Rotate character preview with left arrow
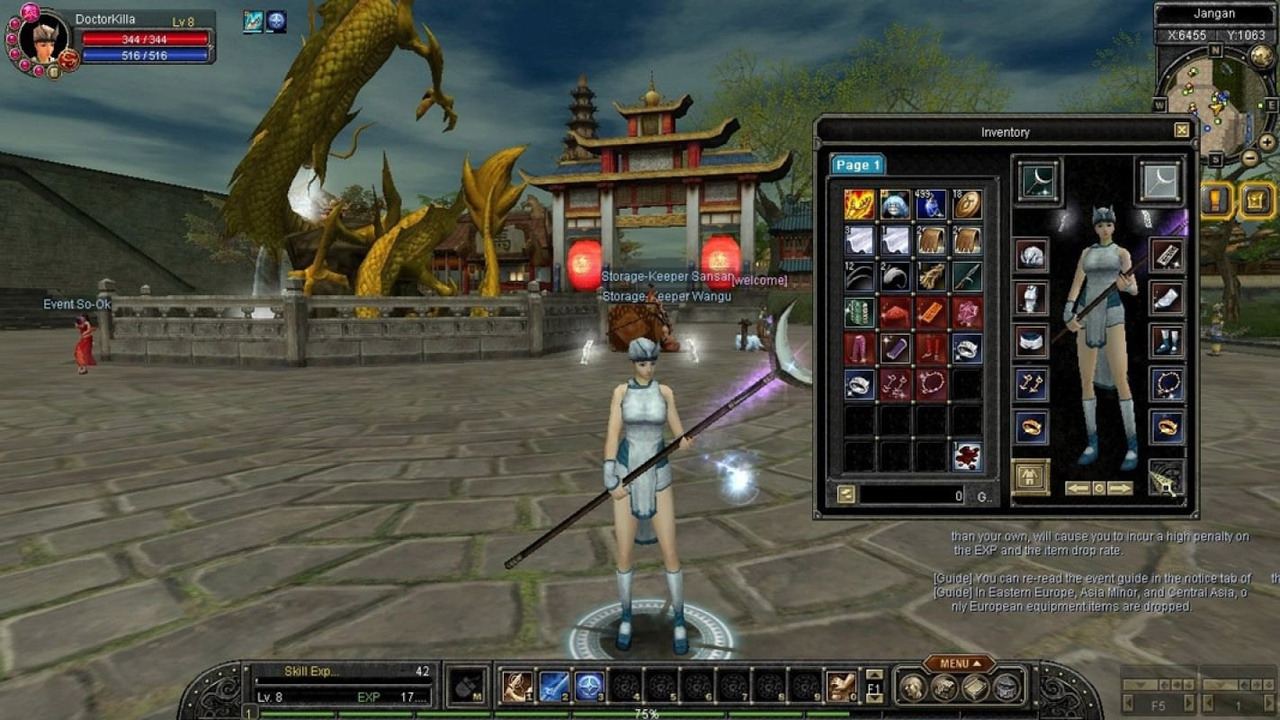This screenshot has height=720, width=1280. click(1077, 488)
